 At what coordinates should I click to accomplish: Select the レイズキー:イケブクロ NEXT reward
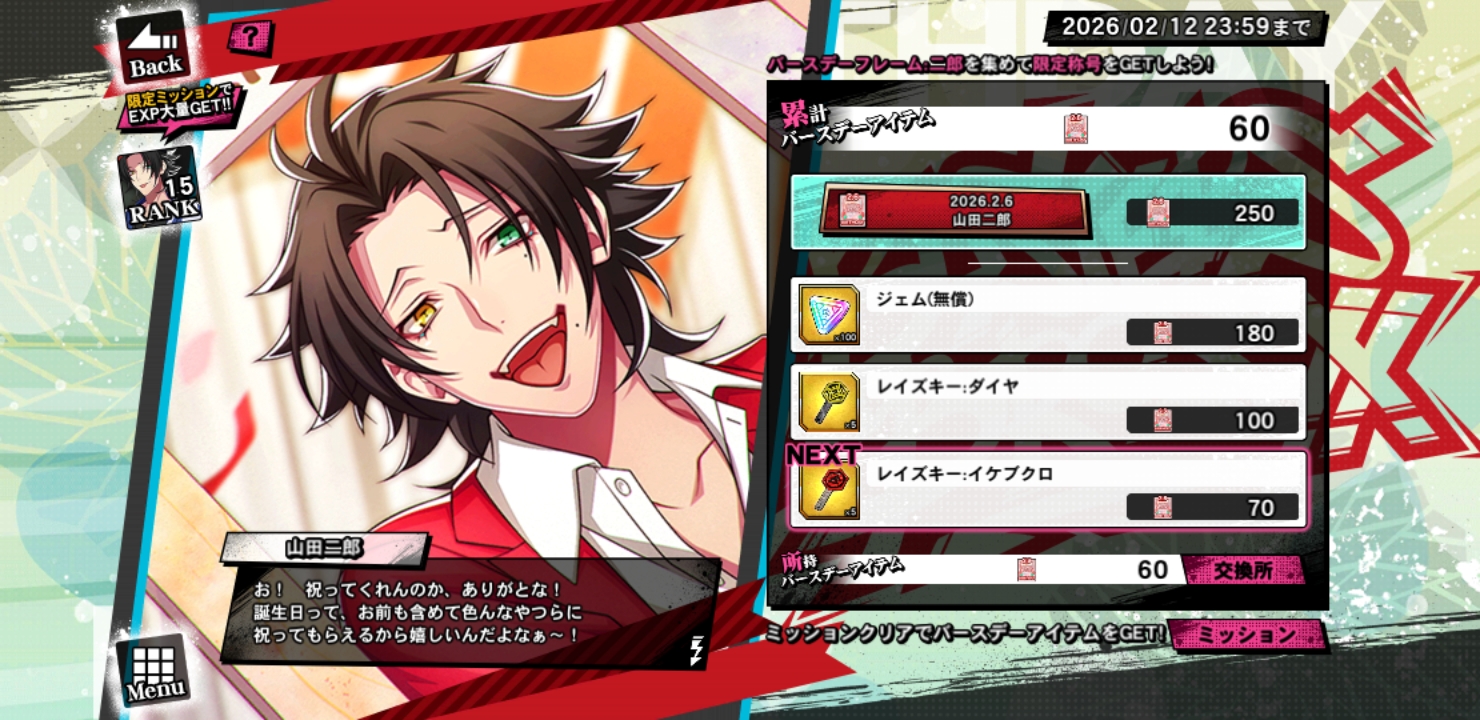pyautogui.click(x=1048, y=489)
